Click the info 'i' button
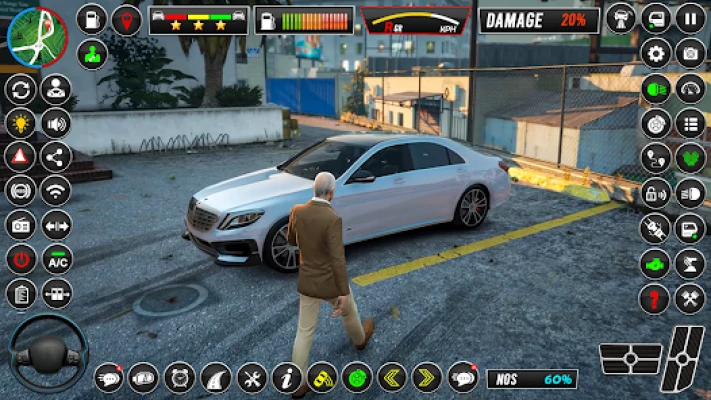Viewport: 711px width, 400px height. (x=286, y=377)
